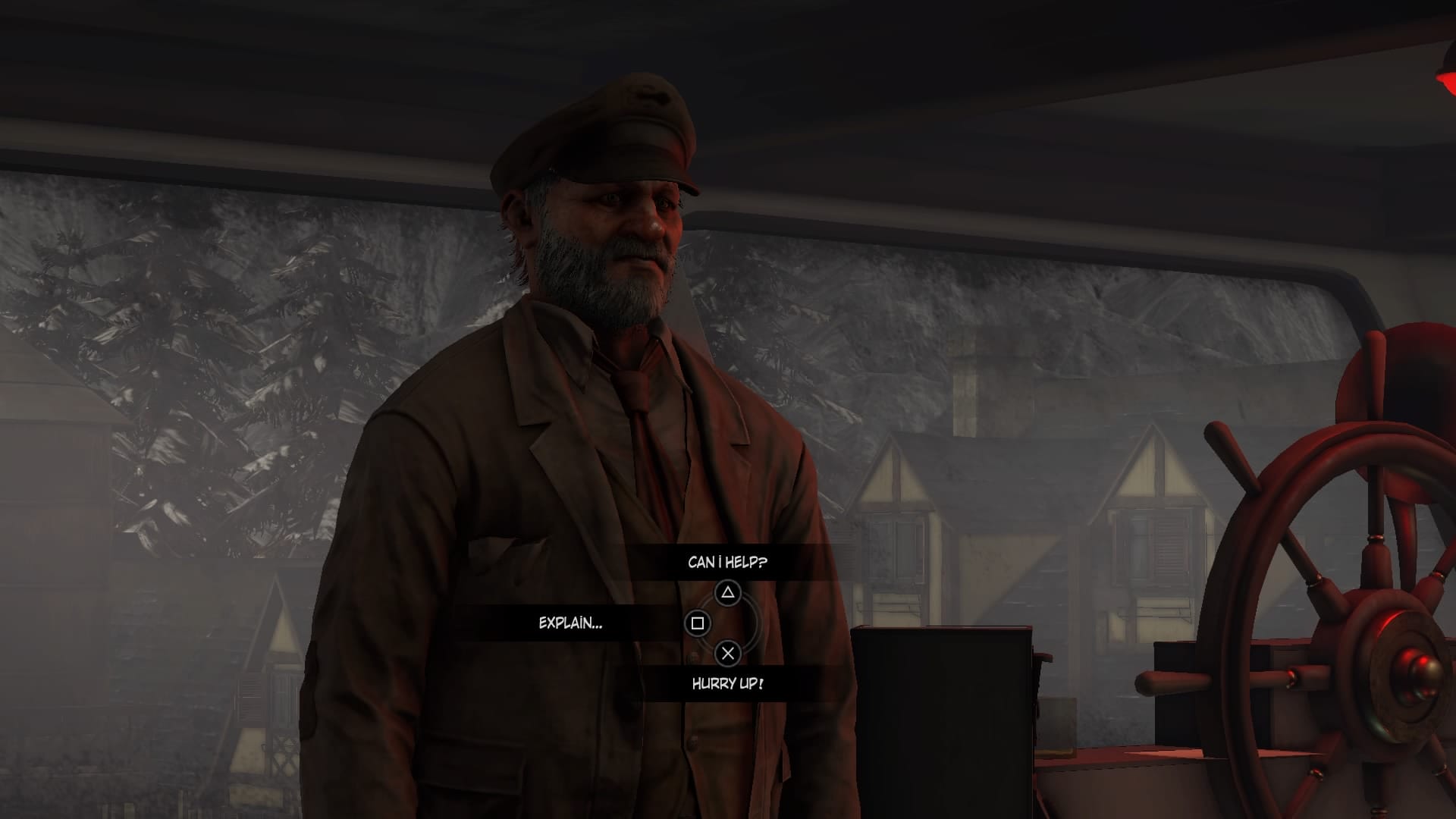Select the "Explain..." dialogue option

570,623
